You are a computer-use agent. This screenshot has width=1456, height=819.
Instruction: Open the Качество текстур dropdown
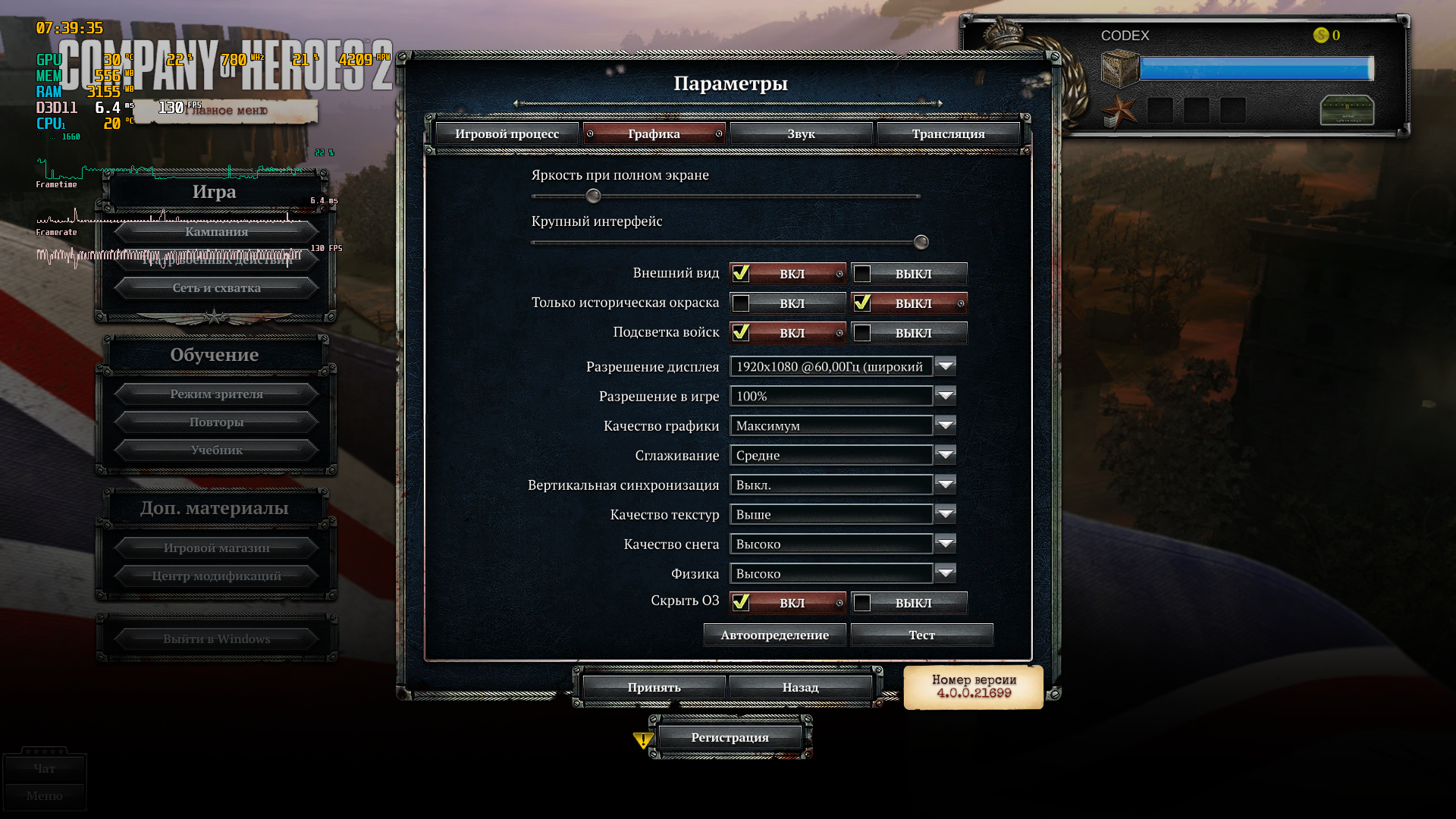[x=945, y=514]
